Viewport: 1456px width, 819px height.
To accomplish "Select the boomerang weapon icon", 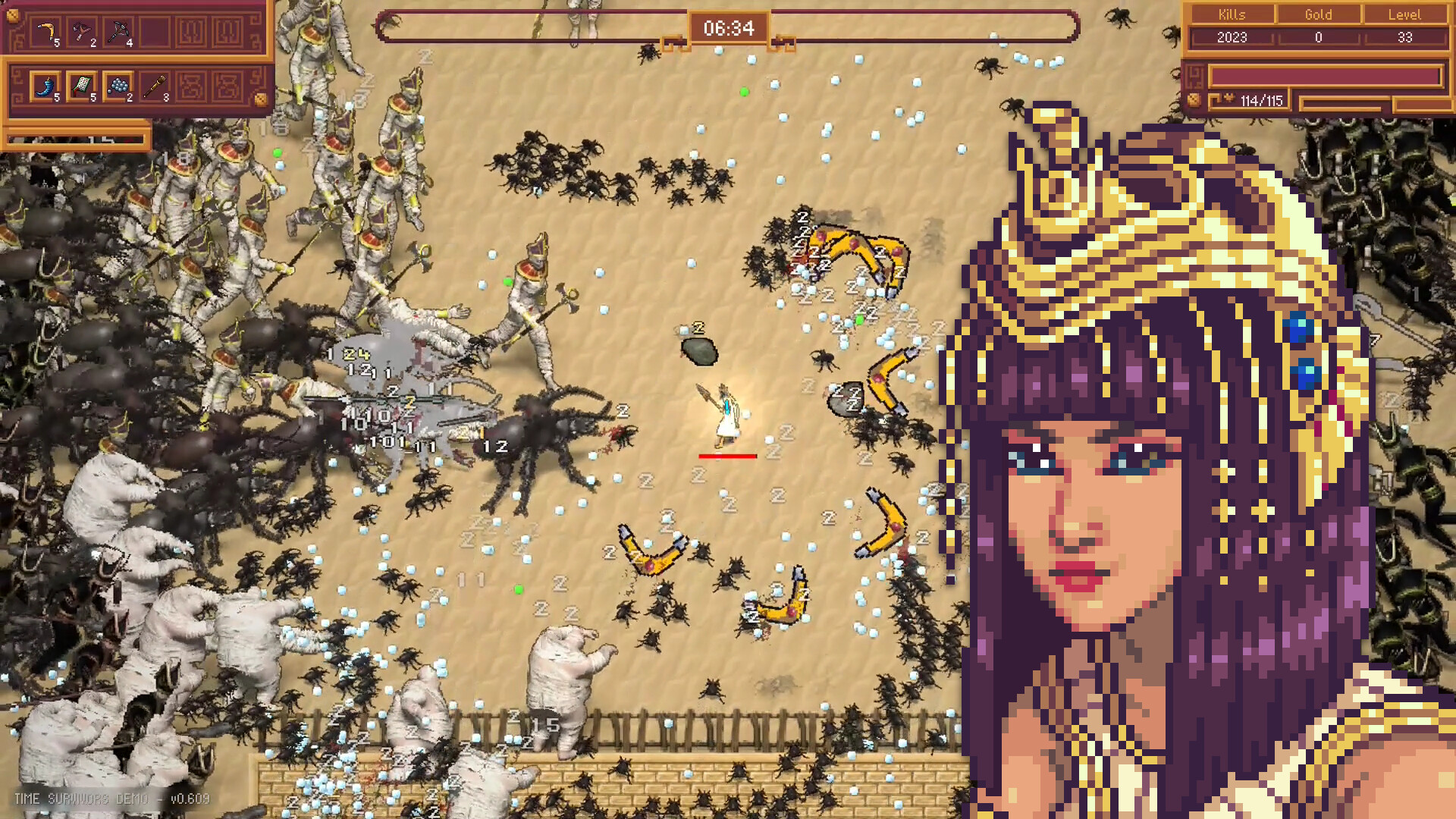I will click(x=45, y=30).
